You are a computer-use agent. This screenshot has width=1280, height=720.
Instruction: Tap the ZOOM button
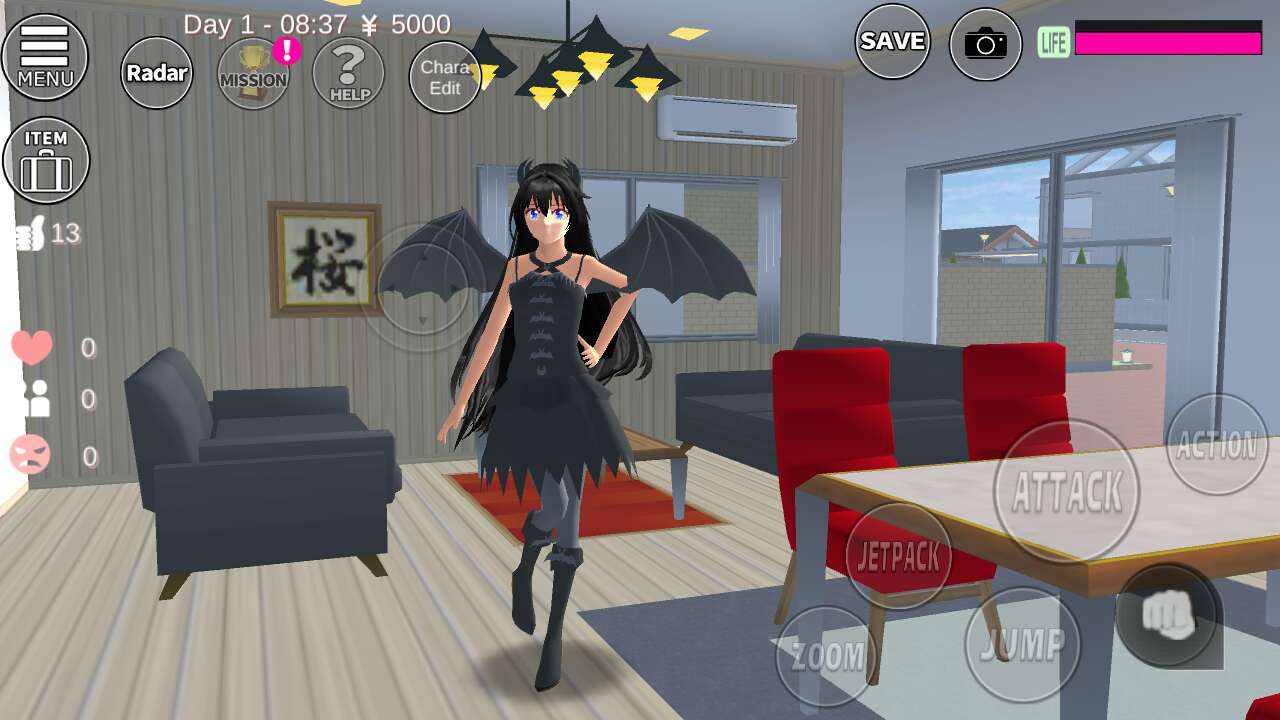coord(827,657)
